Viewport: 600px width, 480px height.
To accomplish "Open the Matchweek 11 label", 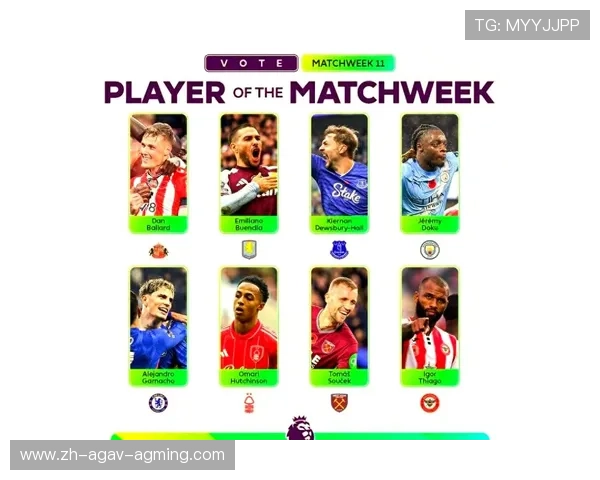I will point(348,63).
